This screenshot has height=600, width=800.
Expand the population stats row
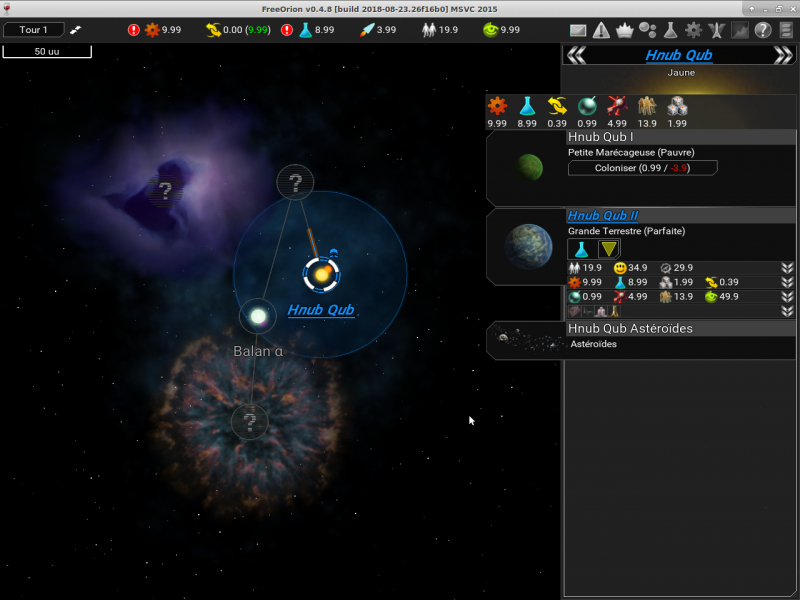pos(788,268)
